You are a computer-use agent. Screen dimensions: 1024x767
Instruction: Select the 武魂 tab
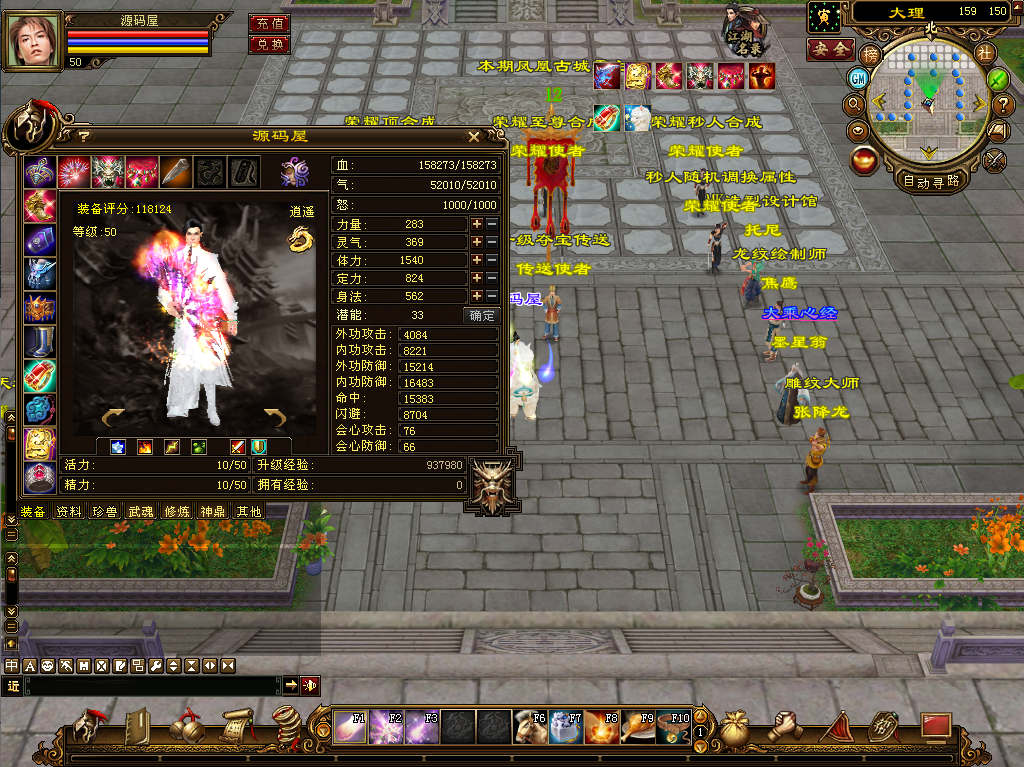[140, 511]
